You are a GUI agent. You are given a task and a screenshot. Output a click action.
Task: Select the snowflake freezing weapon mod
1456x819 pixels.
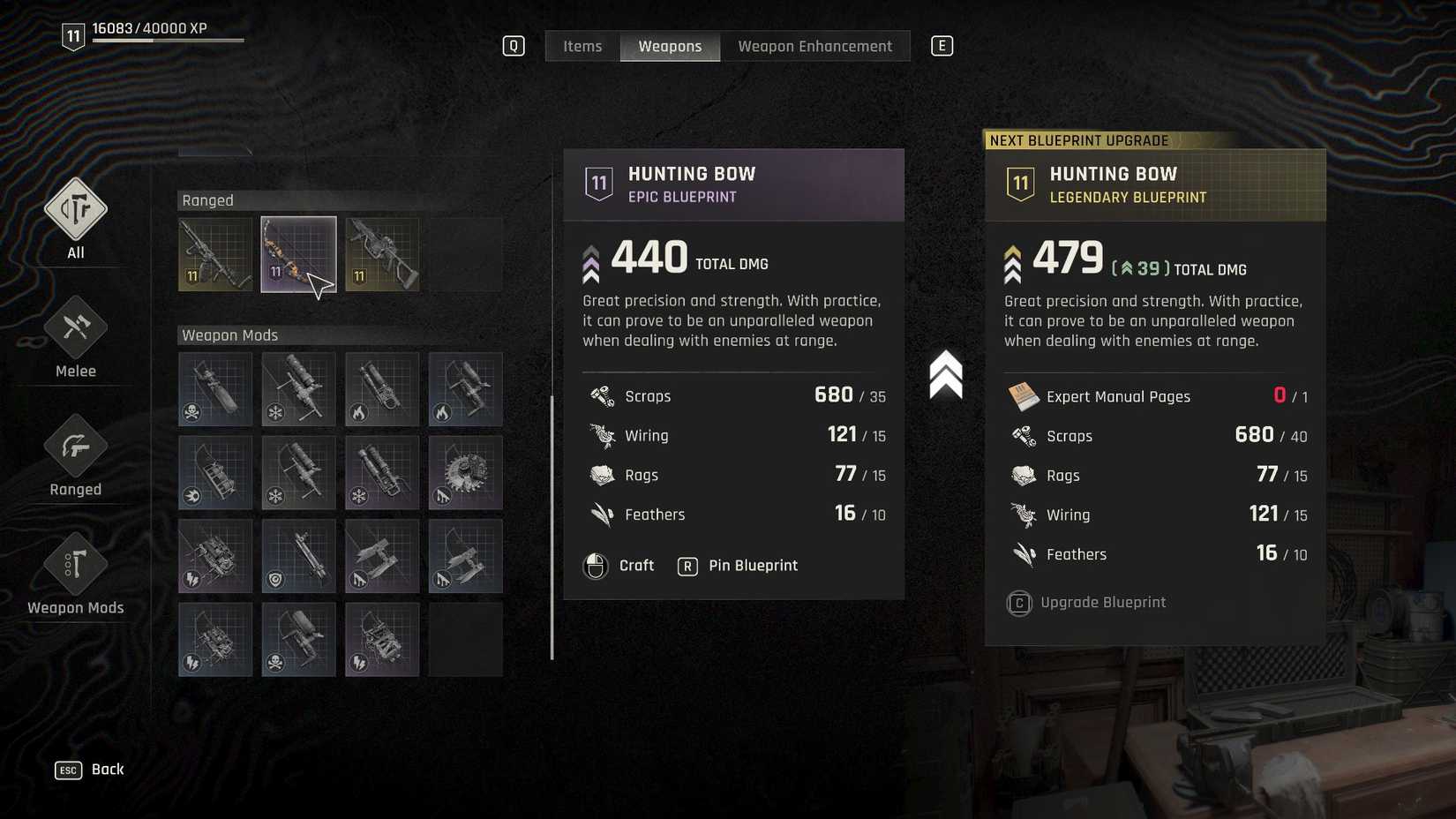pos(298,388)
